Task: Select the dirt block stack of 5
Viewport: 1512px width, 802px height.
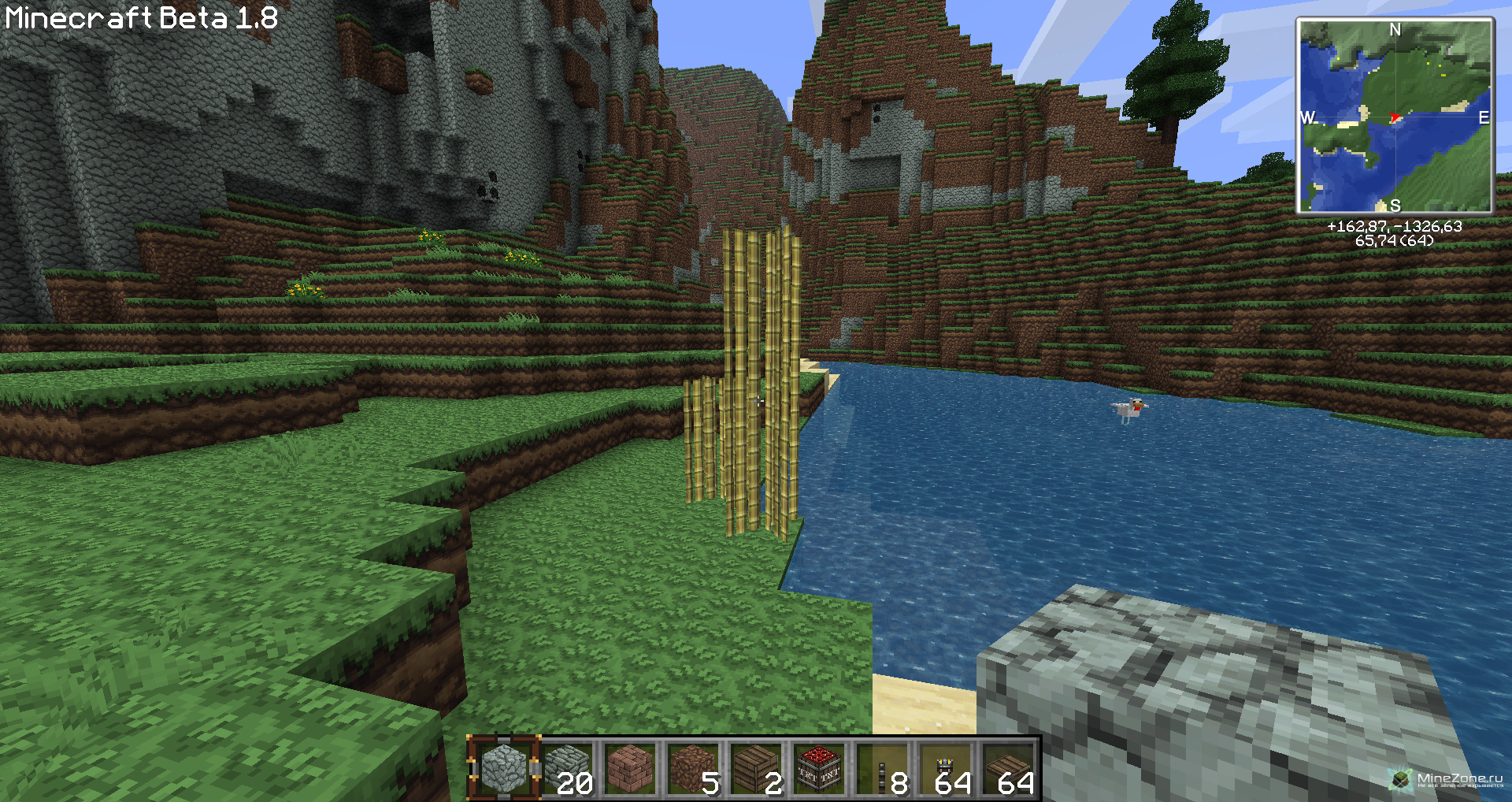Action: click(x=693, y=768)
